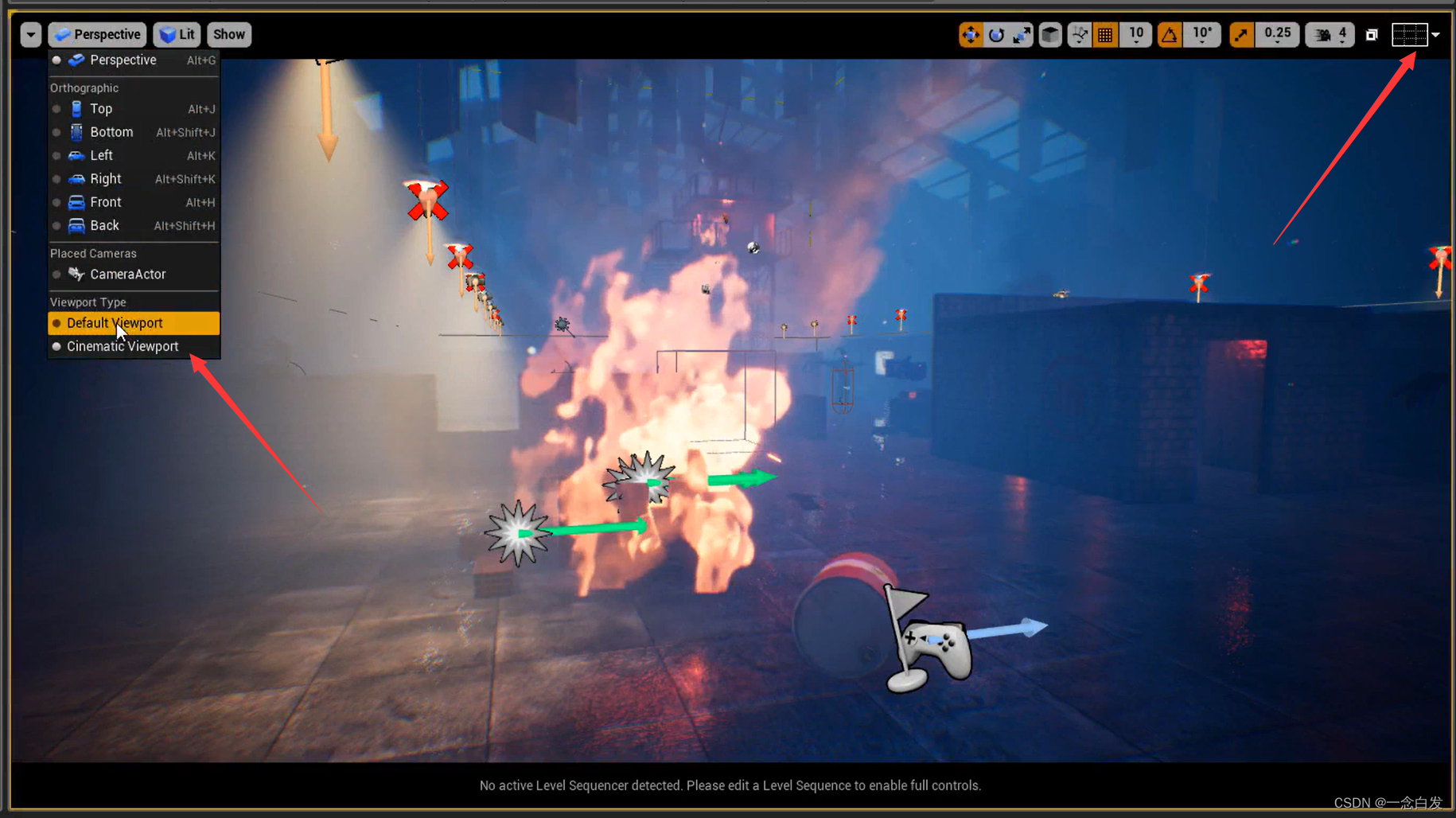The image size is (1456, 818).
Task: Open the Lit view mode menu
Action: (177, 34)
